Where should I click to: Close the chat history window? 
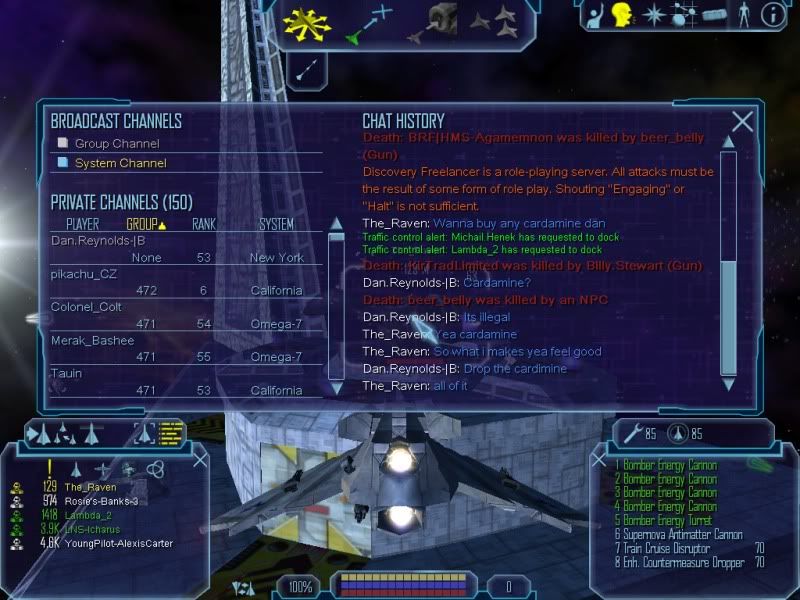[x=742, y=122]
